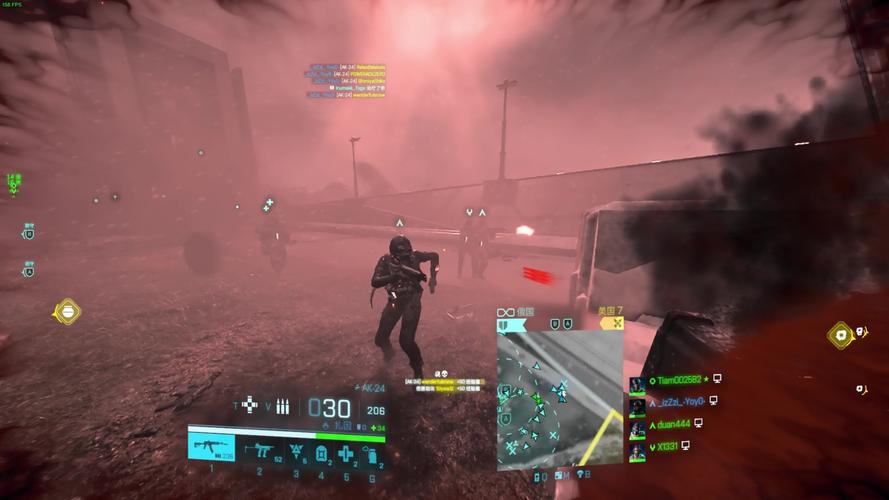Click the yellow hexagon marker on right
This screenshot has width=889, height=500.
coord(841,335)
